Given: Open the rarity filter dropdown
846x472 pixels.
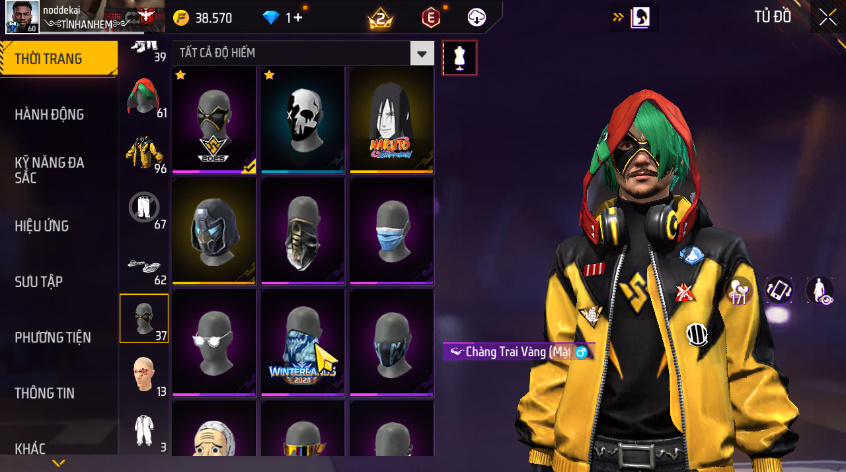Looking at the screenshot, I should point(423,54).
